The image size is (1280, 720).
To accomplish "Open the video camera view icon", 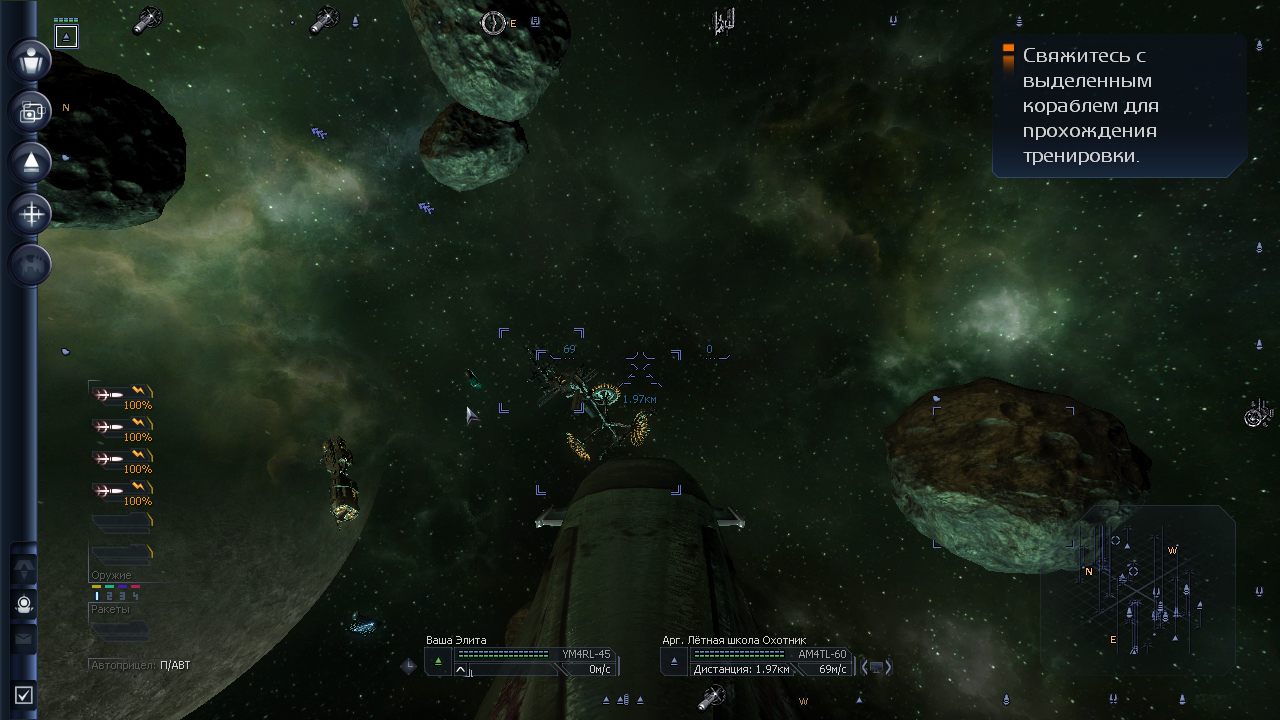I will click(x=29, y=112).
